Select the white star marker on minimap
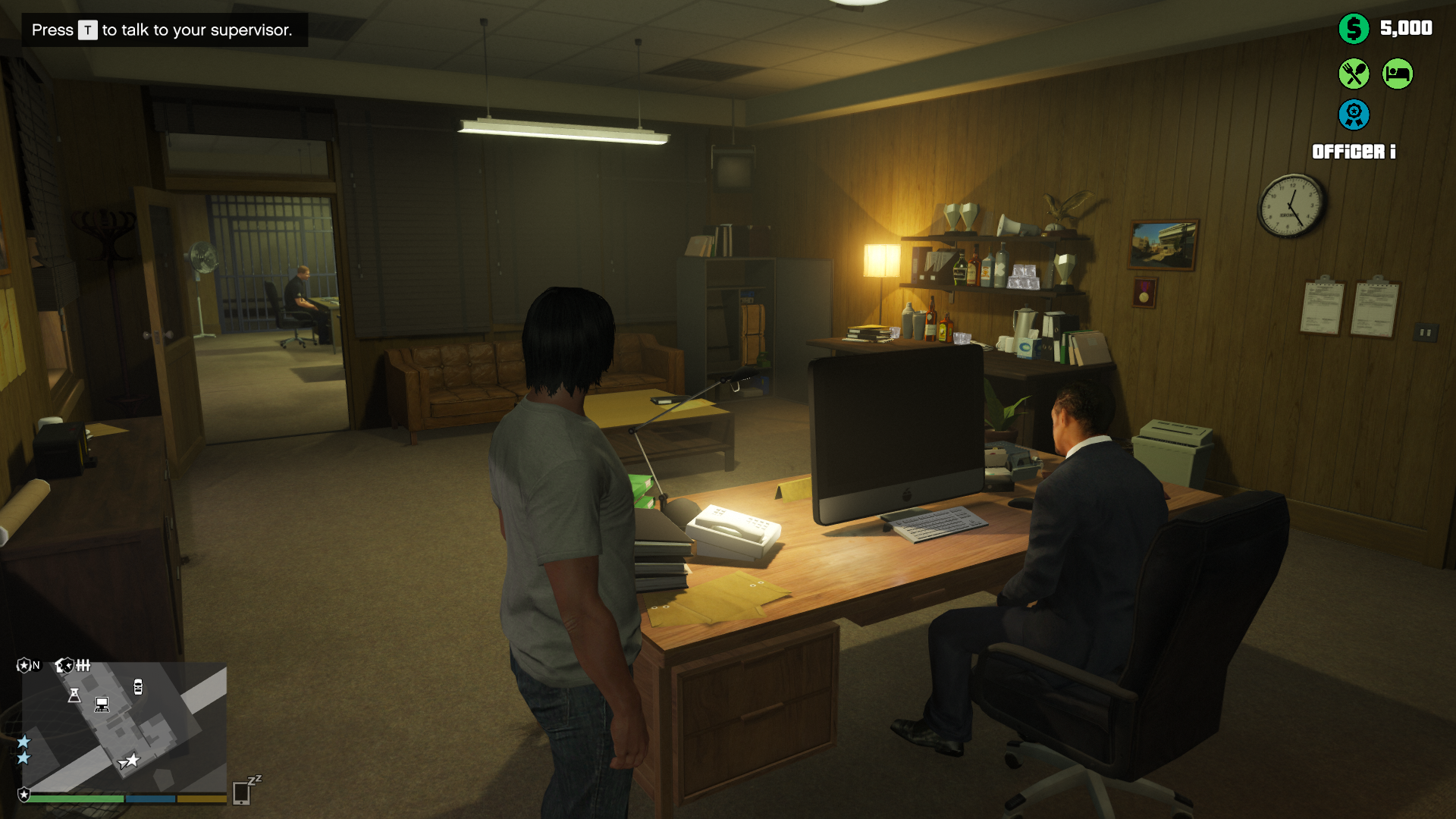The width and height of the screenshot is (1456, 819). coord(133,759)
